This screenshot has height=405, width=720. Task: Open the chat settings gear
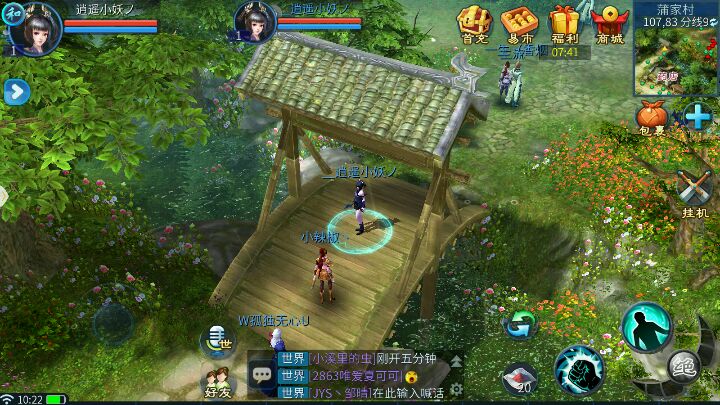pos(456,389)
